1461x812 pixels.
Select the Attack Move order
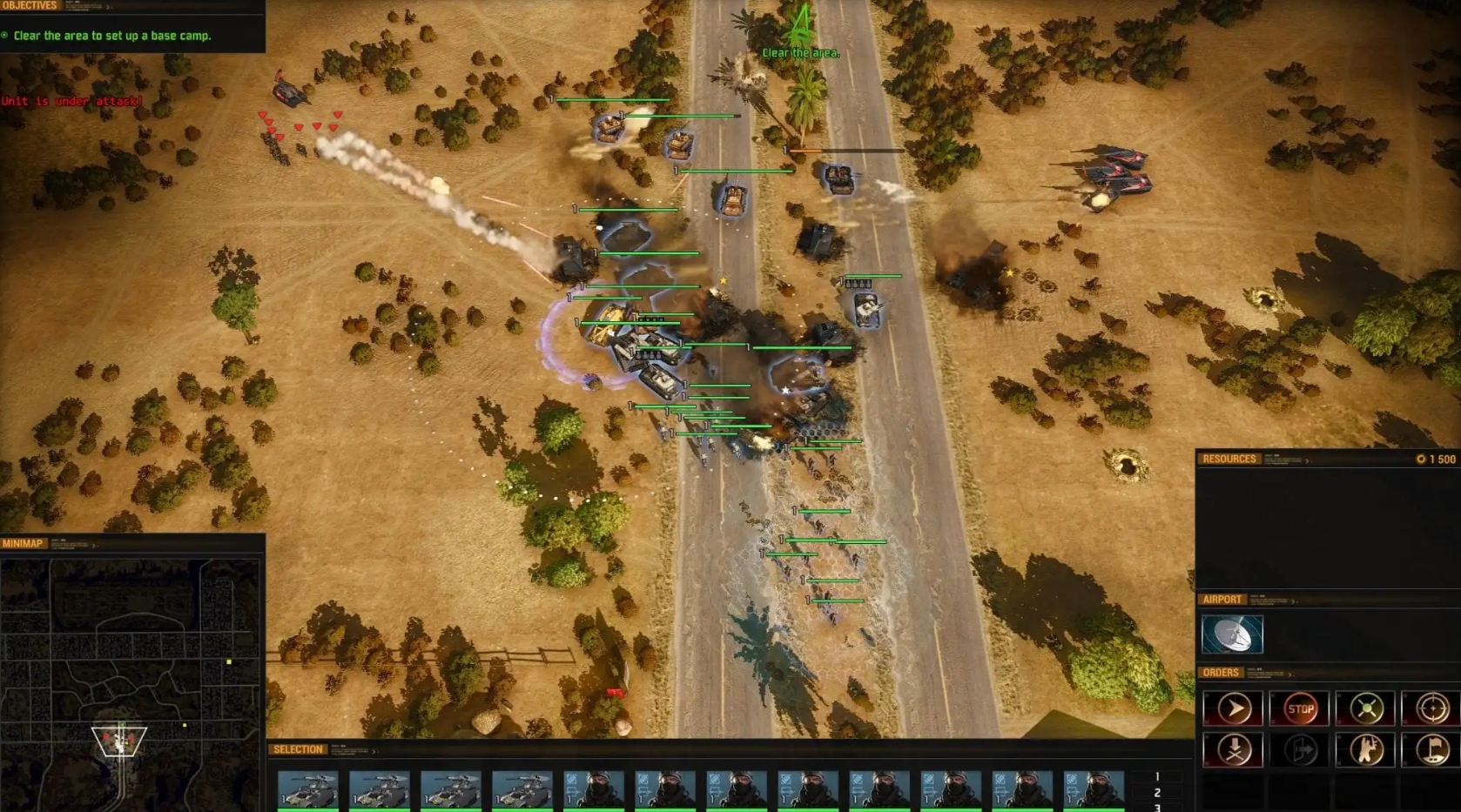click(1365, 708)
